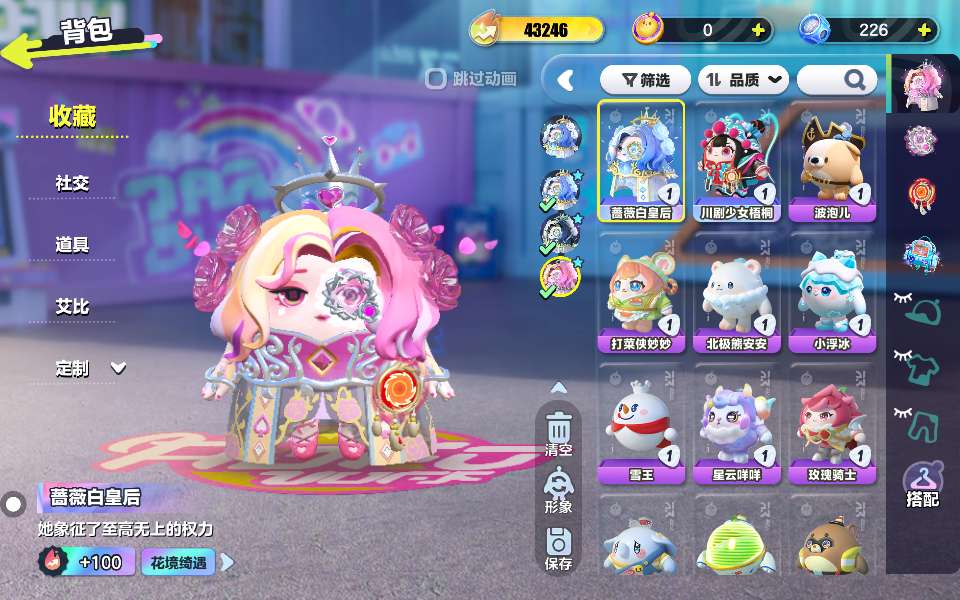Image resolution: width=960 pixels, height=600 pixels.
Task: Click the 清空 trash can button
Action: click(559, 433)
